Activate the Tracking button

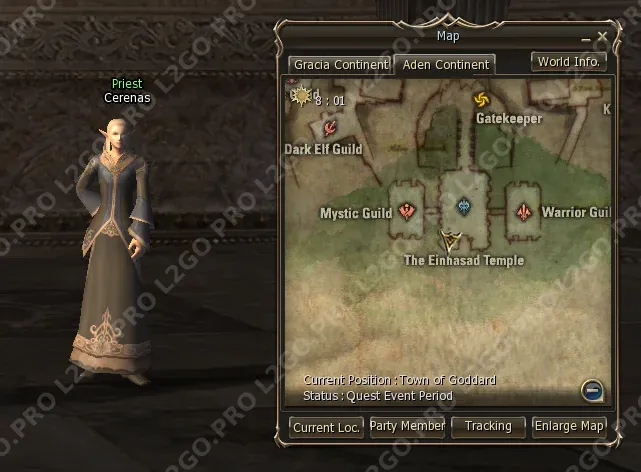488,427
